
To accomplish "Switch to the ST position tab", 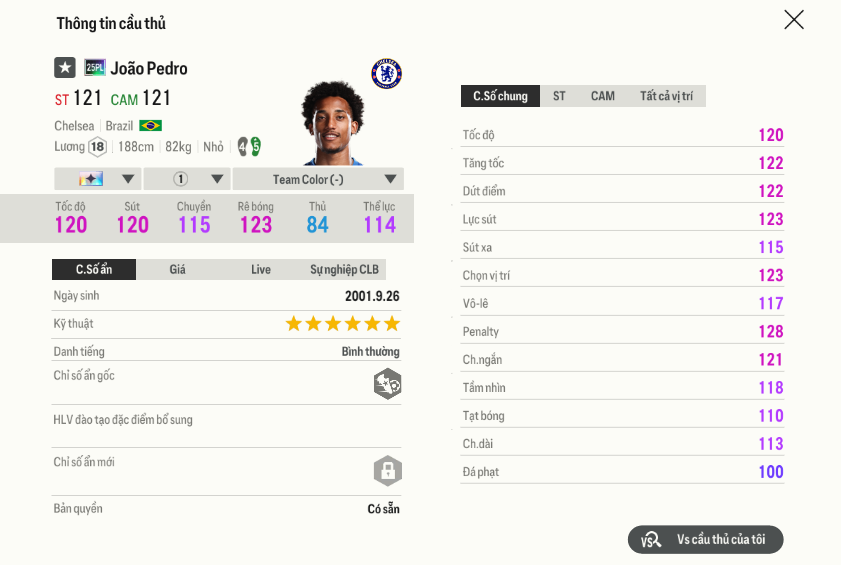I will pyautogui.click(x=559, y=96).
